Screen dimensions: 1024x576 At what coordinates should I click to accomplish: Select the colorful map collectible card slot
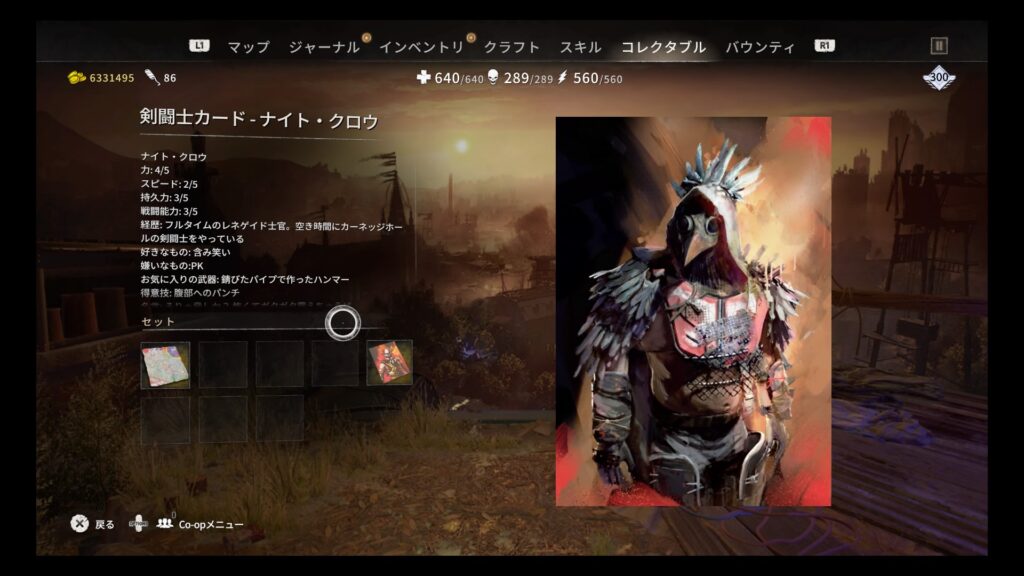pyautogui.click(x=165, y=364)
